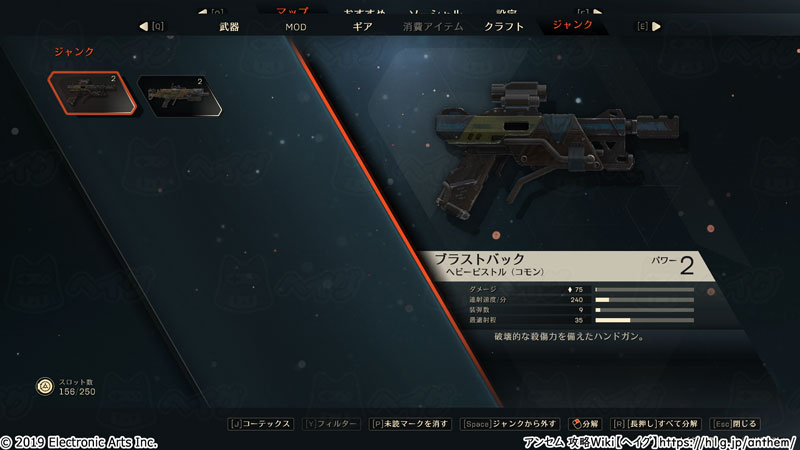The width and height of the screenshot is (800, 450).
Task: Select the highlighted heavy pistol junk slot
Action: click(90, 95)
